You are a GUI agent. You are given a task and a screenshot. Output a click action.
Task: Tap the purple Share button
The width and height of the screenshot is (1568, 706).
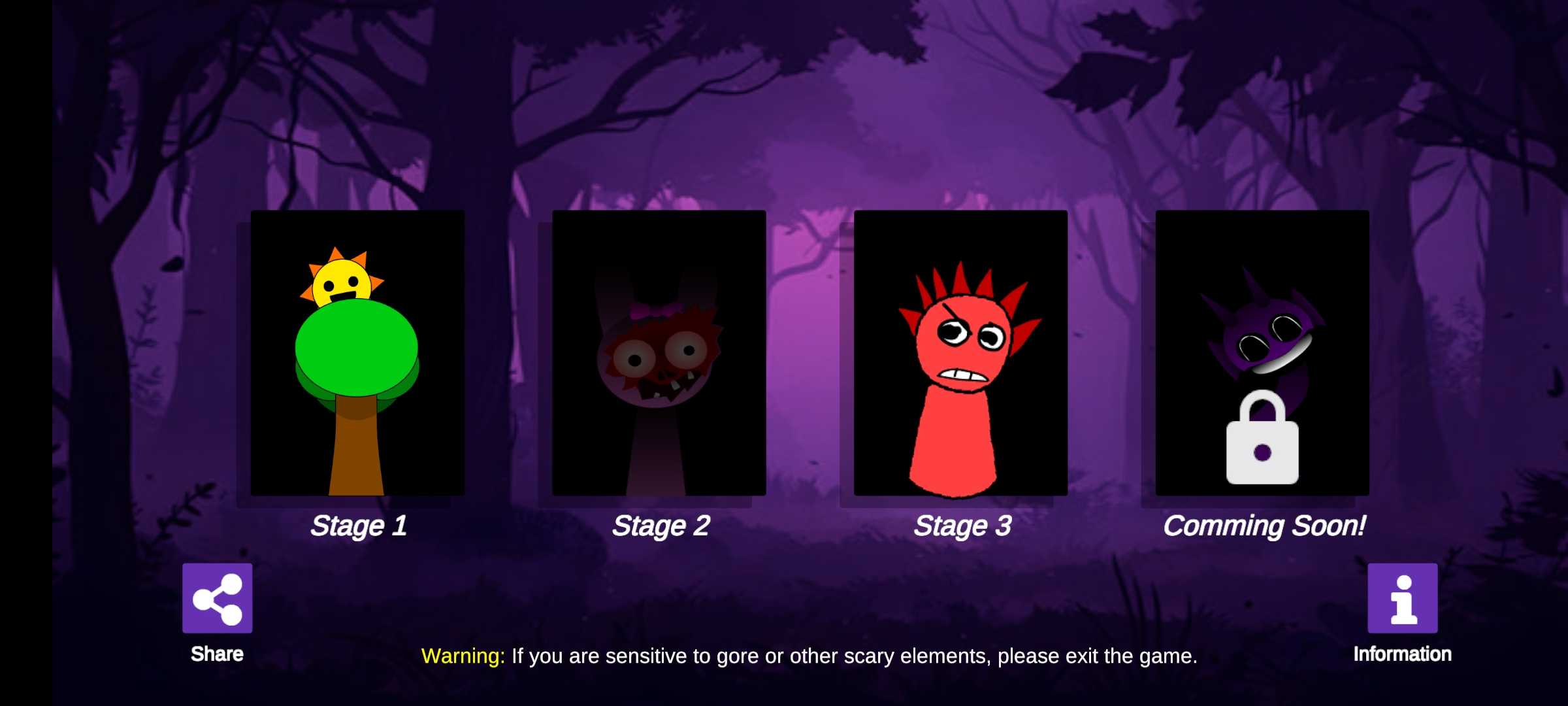[x=217, y=598]
